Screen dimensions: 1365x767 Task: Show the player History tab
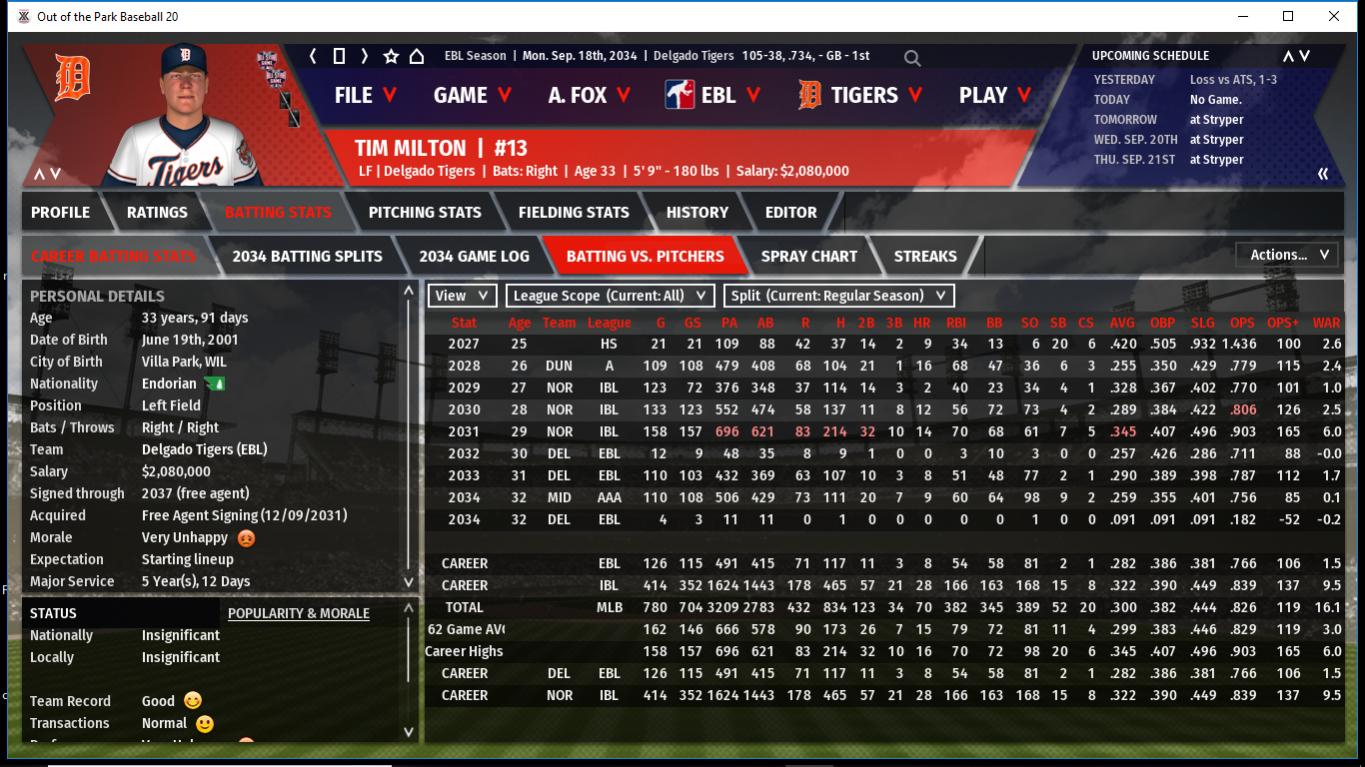pyautogui.click(x=697, y=212)
